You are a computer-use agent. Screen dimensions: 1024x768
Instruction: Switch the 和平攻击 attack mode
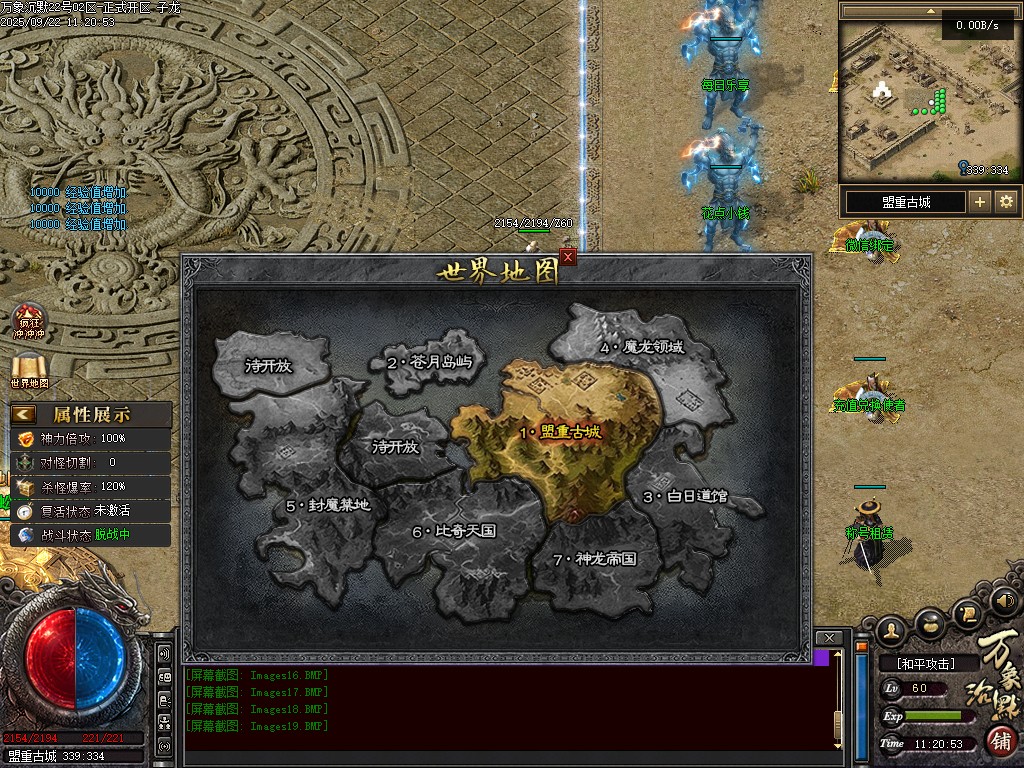pyautogui.click(x=925, y=663)
